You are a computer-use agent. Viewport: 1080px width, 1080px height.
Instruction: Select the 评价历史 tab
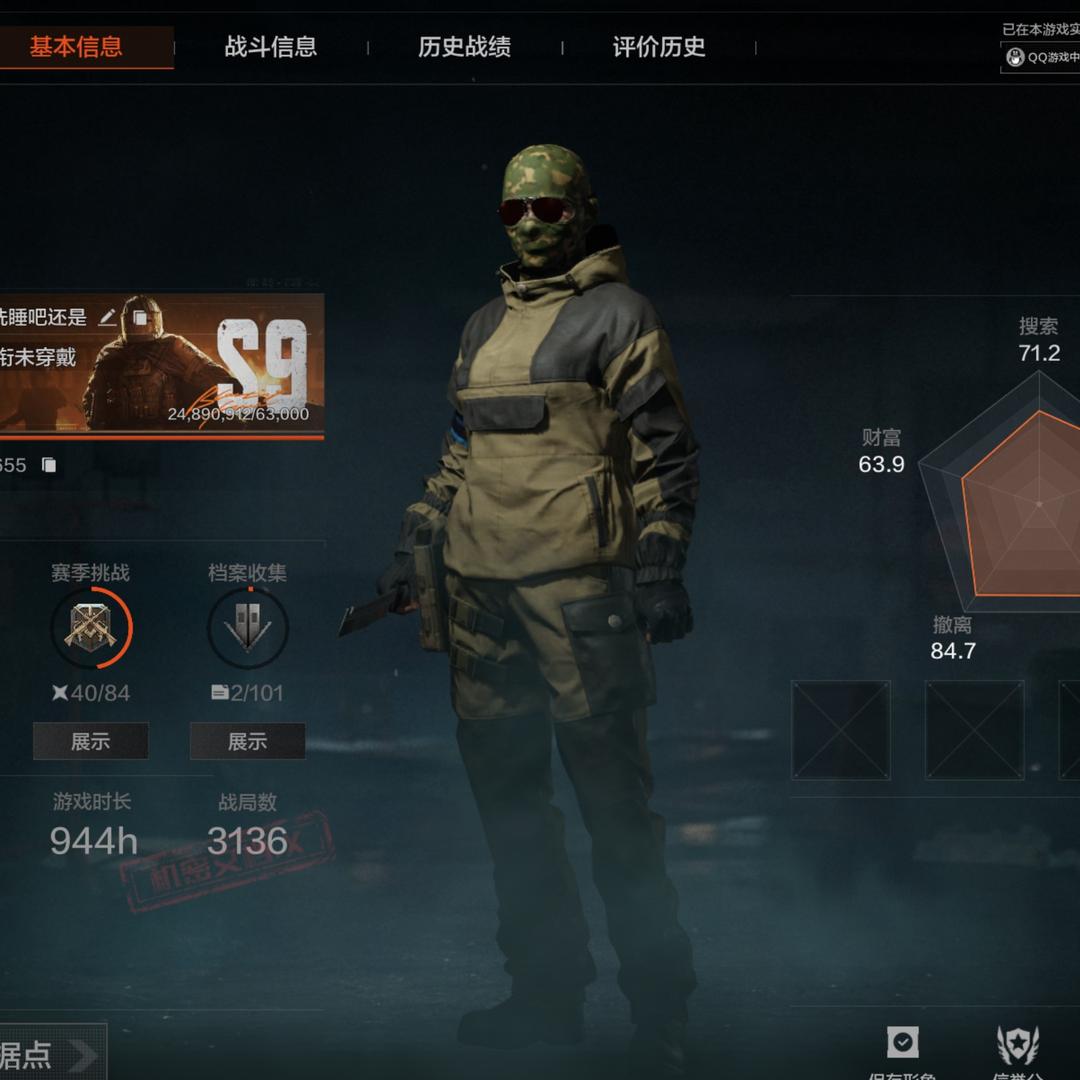659,47
